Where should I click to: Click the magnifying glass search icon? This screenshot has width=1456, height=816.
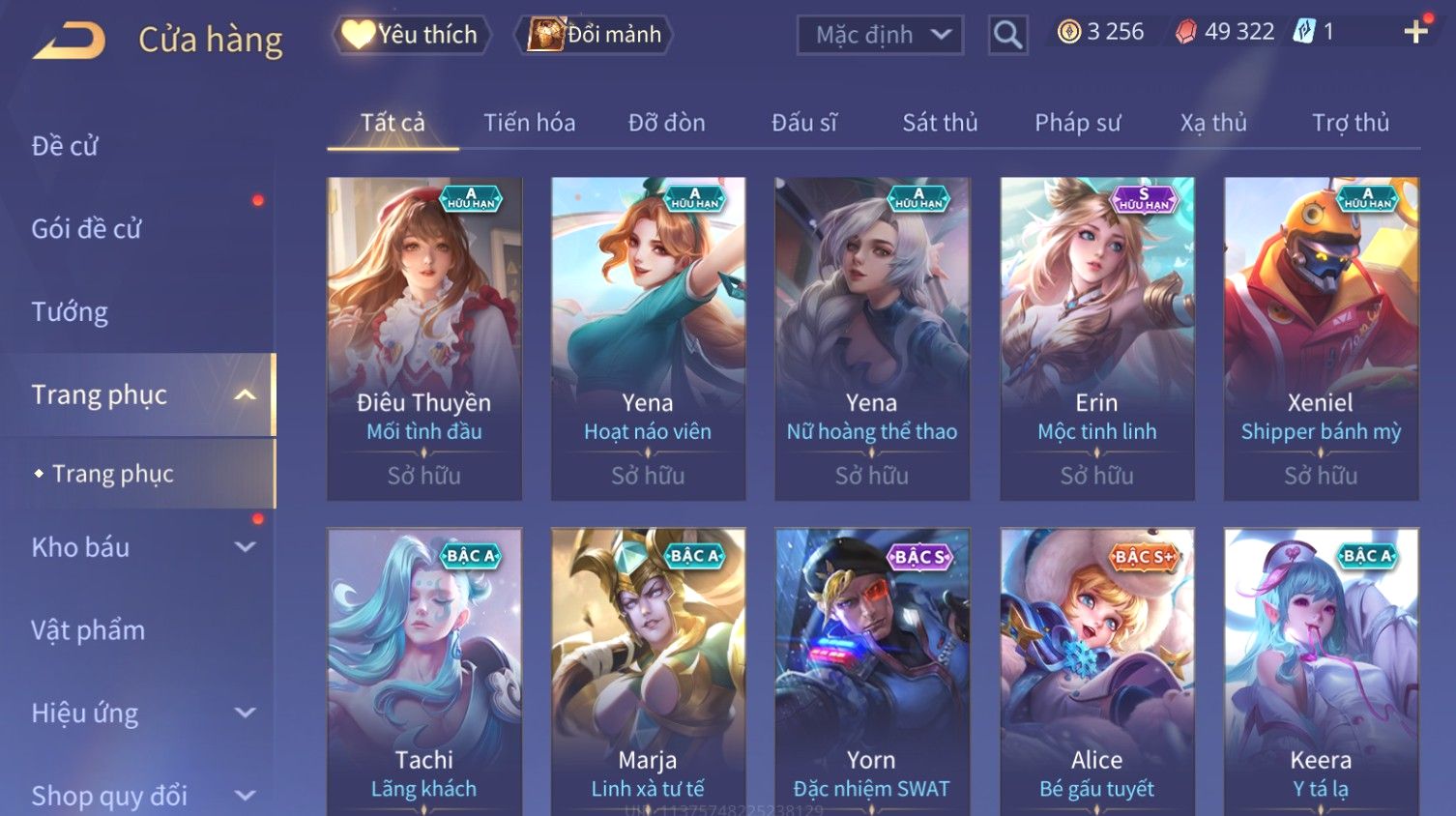pos(1007,36)
